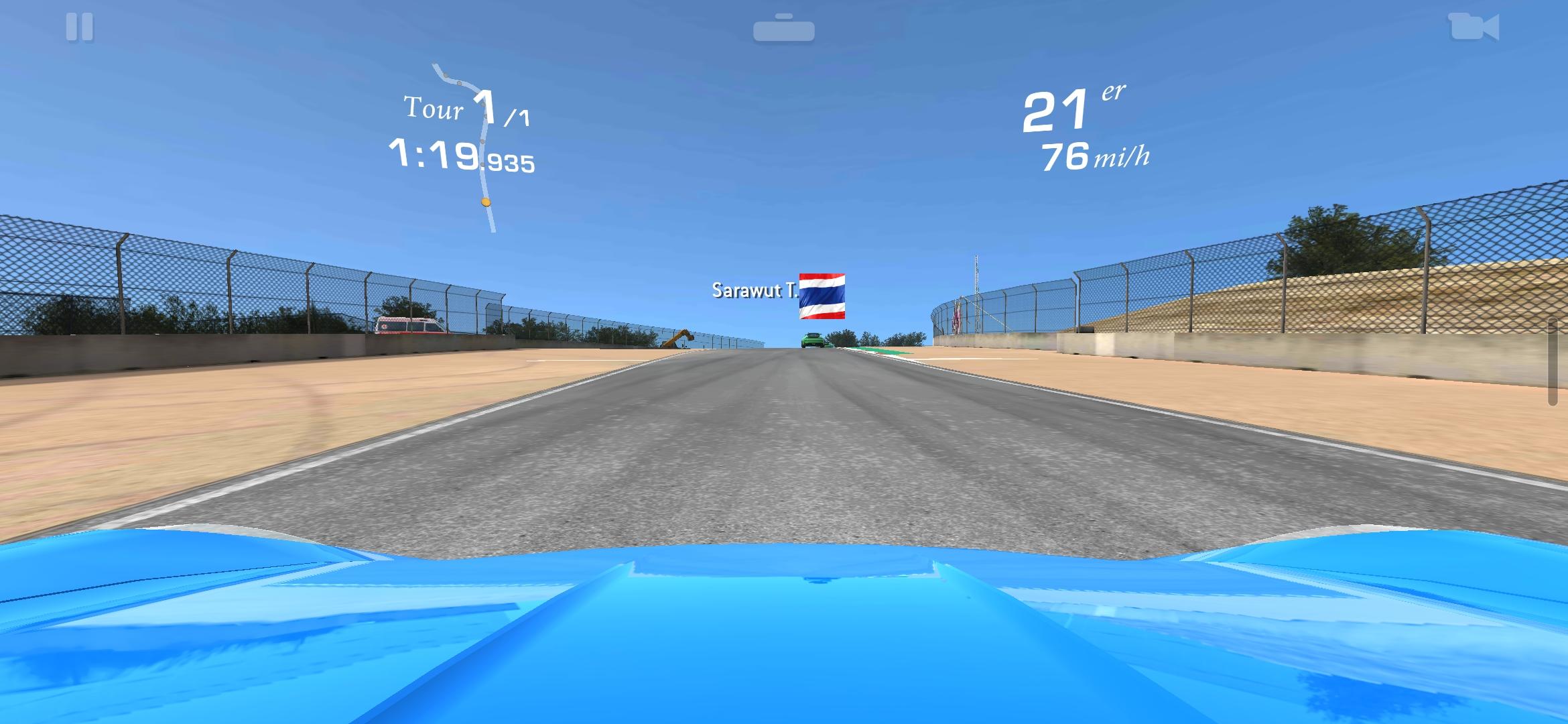1568x724 pixels.
Task: Click the blue hood of your car
Action: 784,637
